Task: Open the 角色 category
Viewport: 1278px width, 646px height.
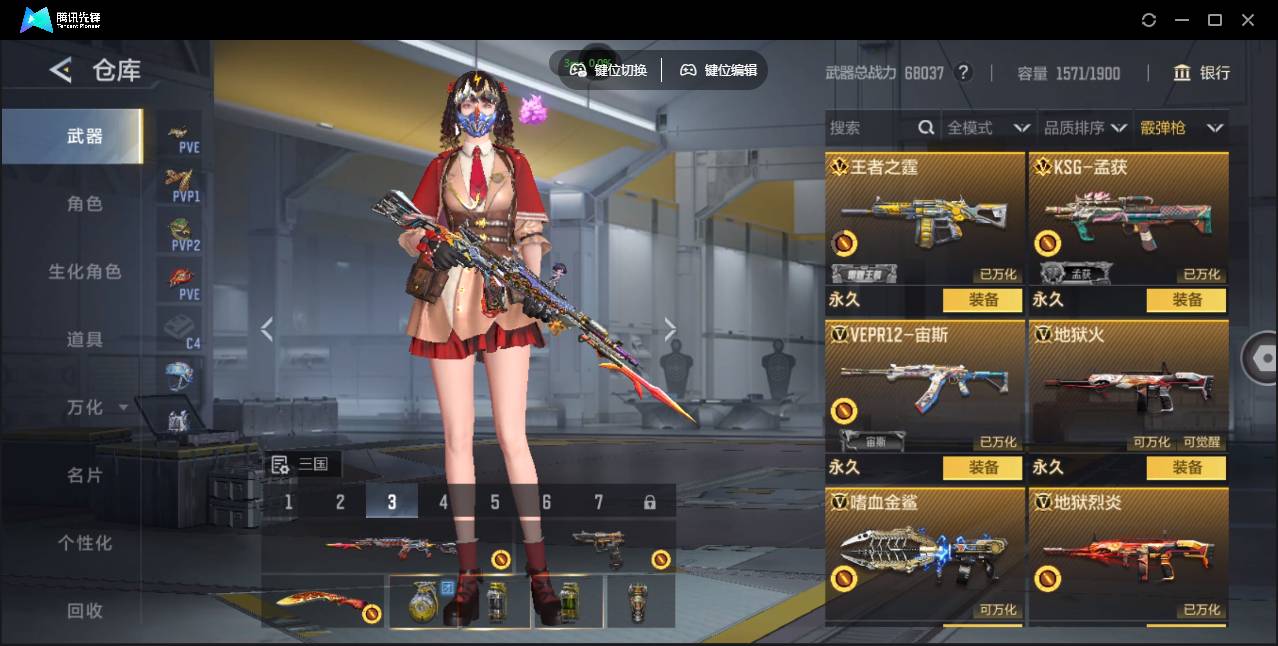Action: 85,204
